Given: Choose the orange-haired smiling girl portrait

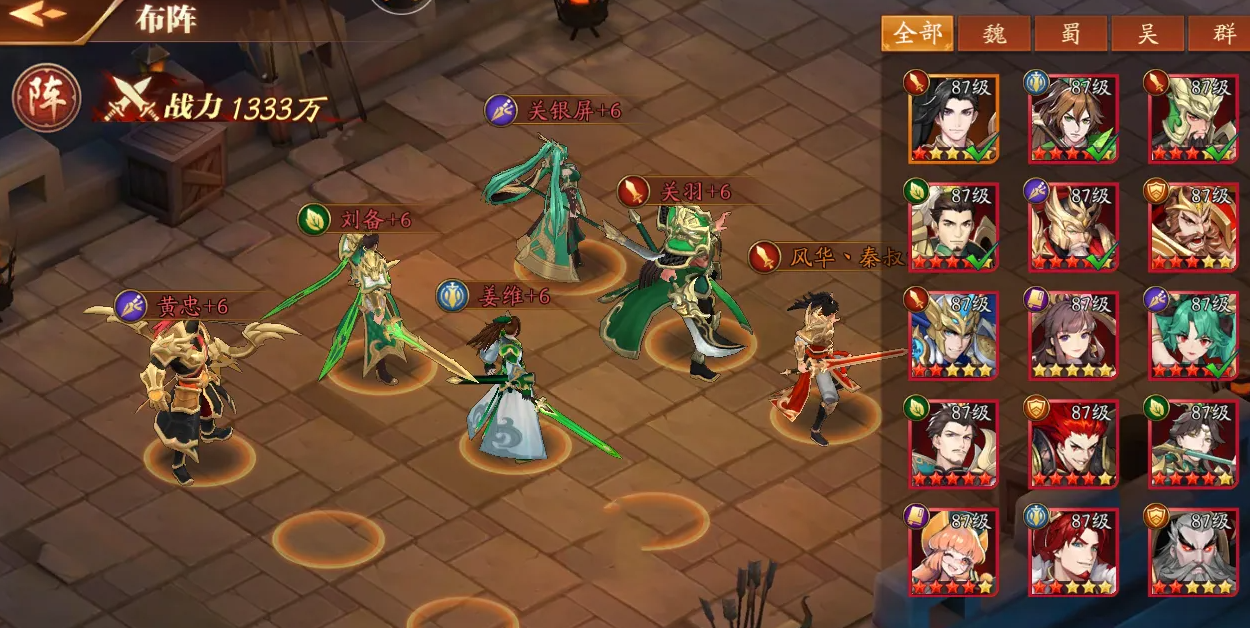Looking at the screenshot, I should point(952,551).
